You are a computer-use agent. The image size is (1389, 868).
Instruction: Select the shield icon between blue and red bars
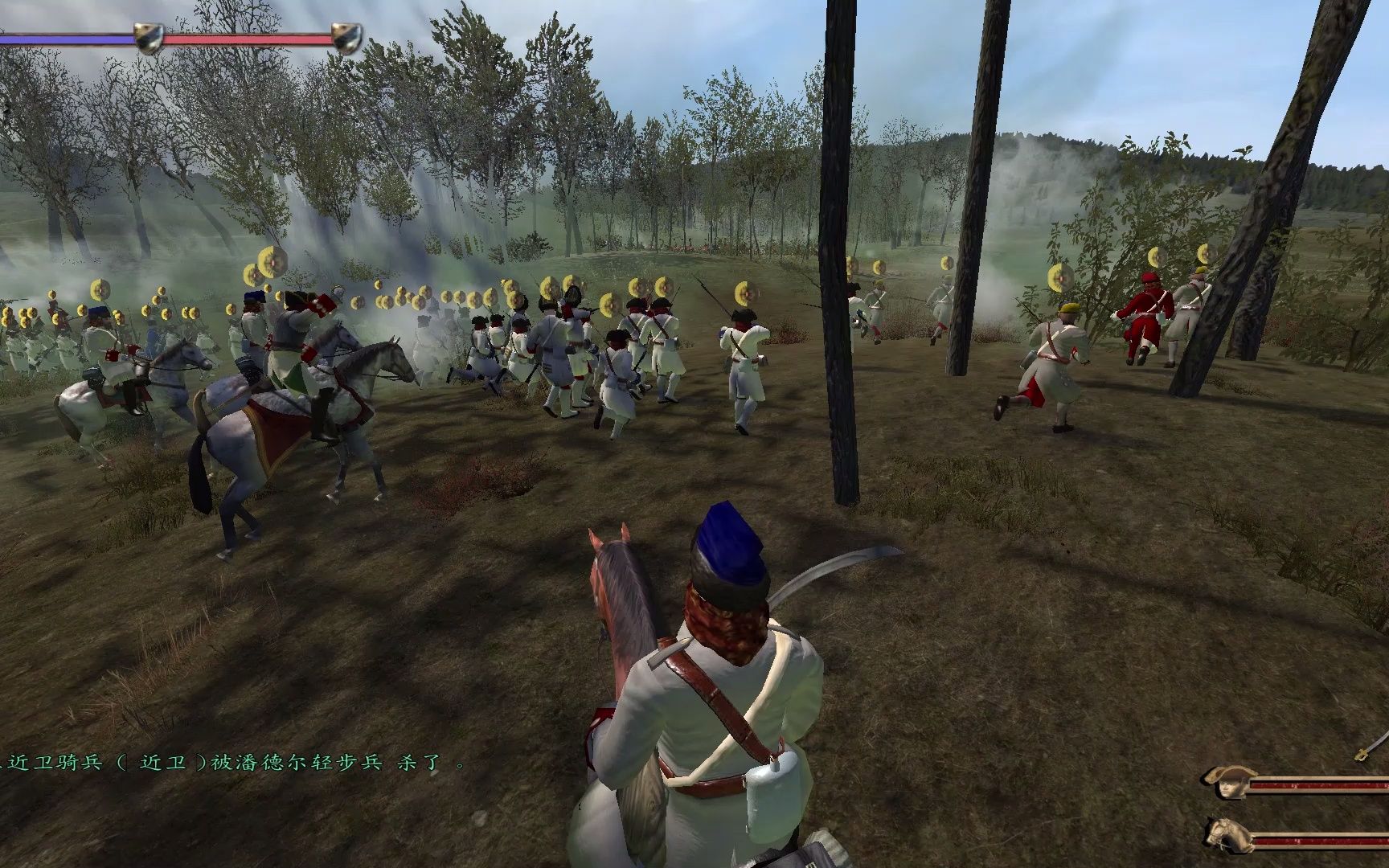[148, 39]
